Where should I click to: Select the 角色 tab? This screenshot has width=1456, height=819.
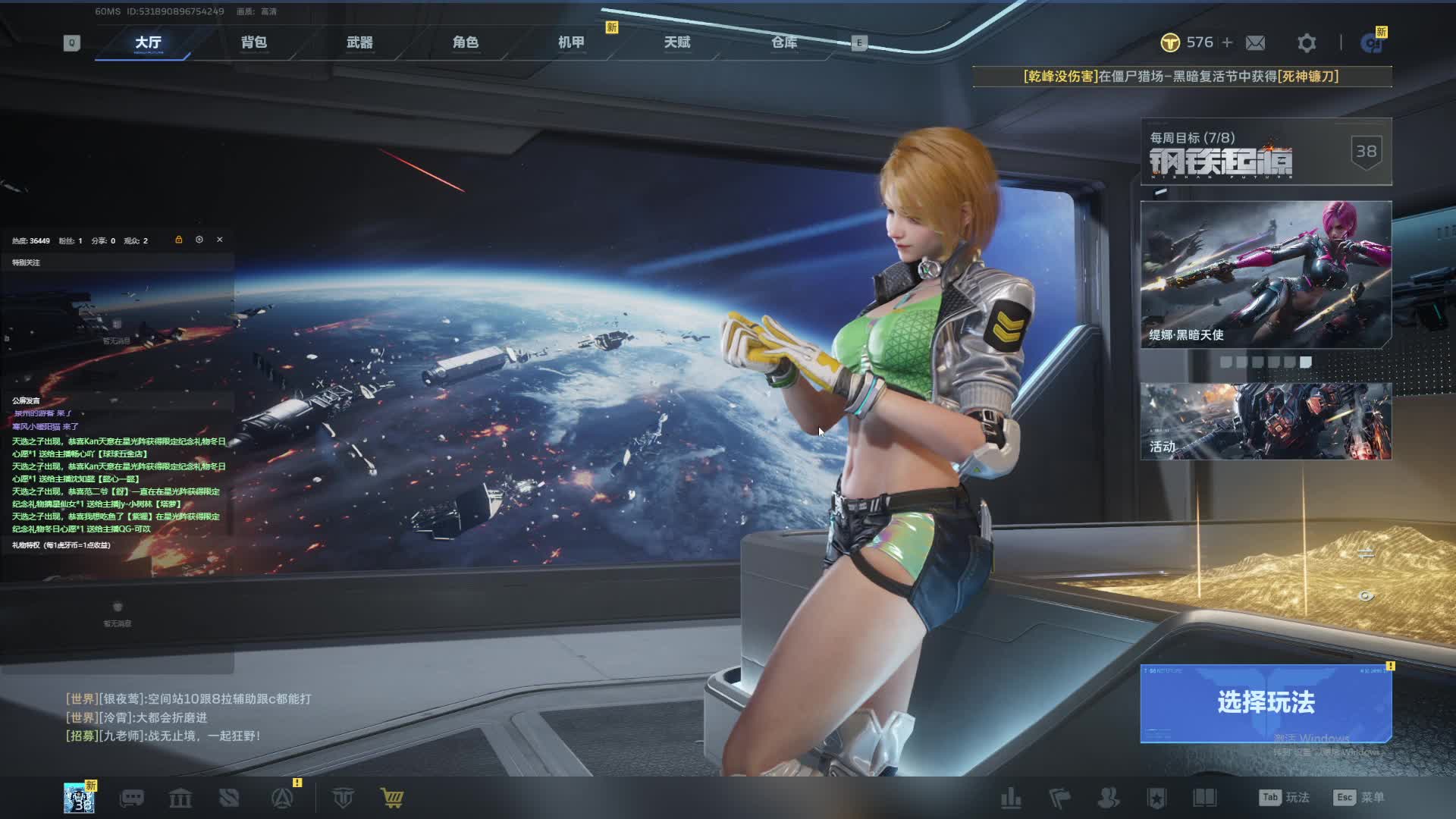466,42
